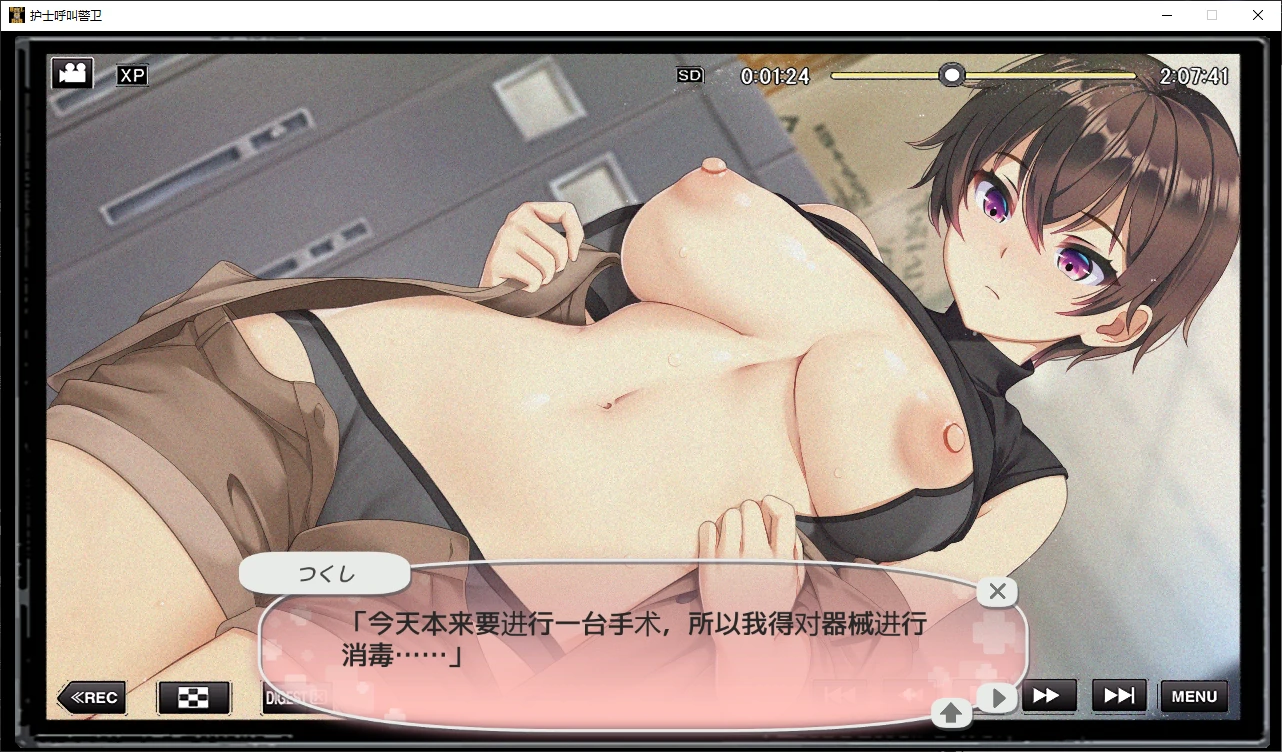Click the upward arrow icon near the play button
Image resolution: width=1282 pixels, height=752 pixels.
[951, 713]
